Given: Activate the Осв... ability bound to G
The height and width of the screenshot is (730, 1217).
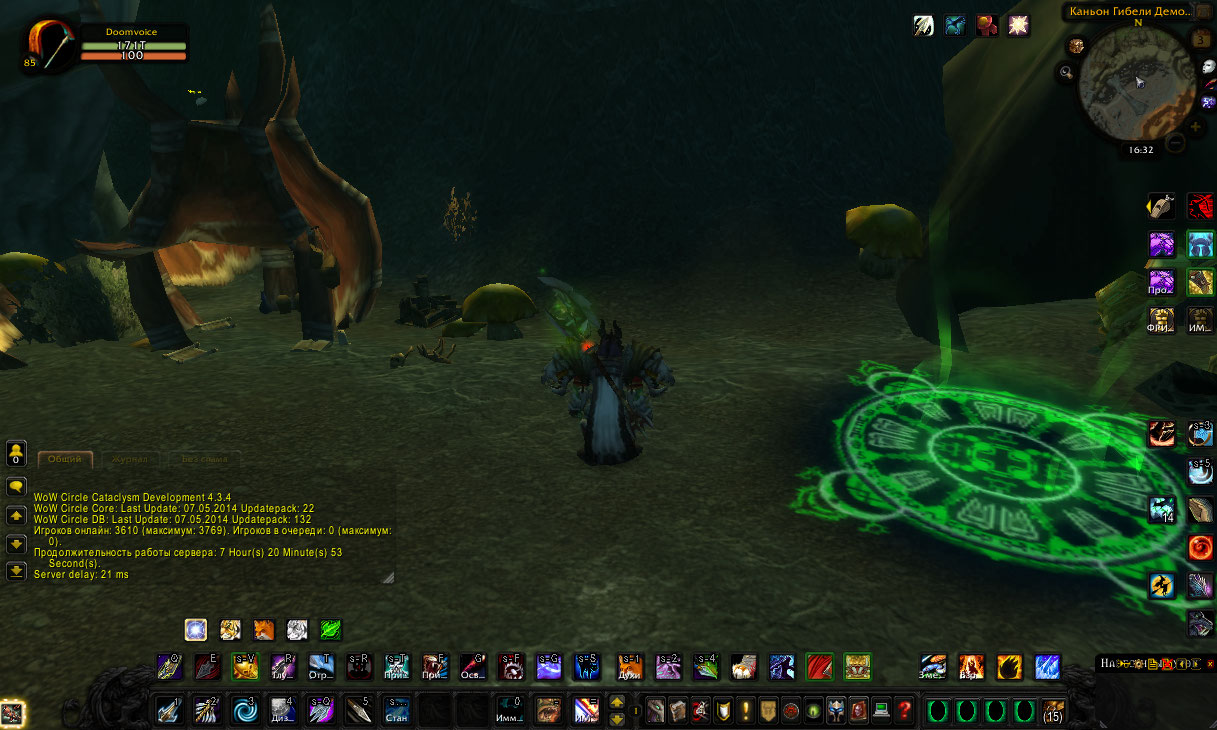Looking at the screenshot, I should click(473, 666).
